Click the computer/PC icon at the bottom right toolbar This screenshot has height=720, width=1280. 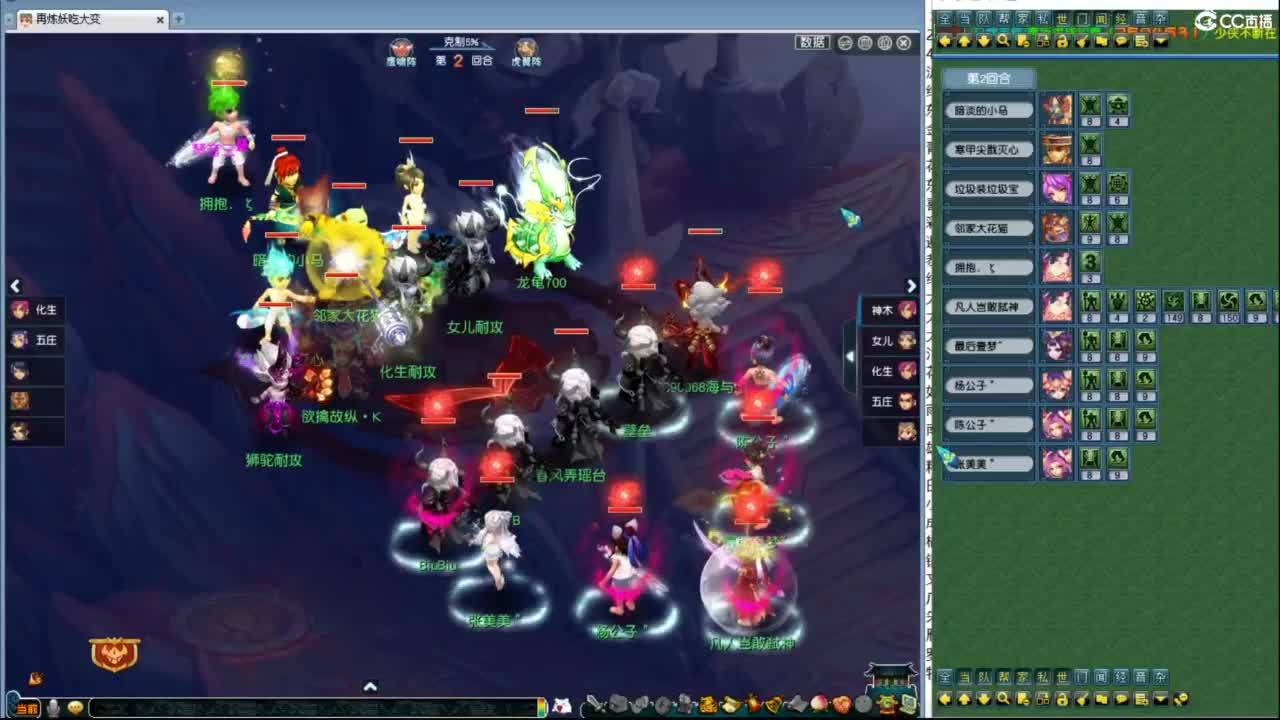click(x=908, y=704)
